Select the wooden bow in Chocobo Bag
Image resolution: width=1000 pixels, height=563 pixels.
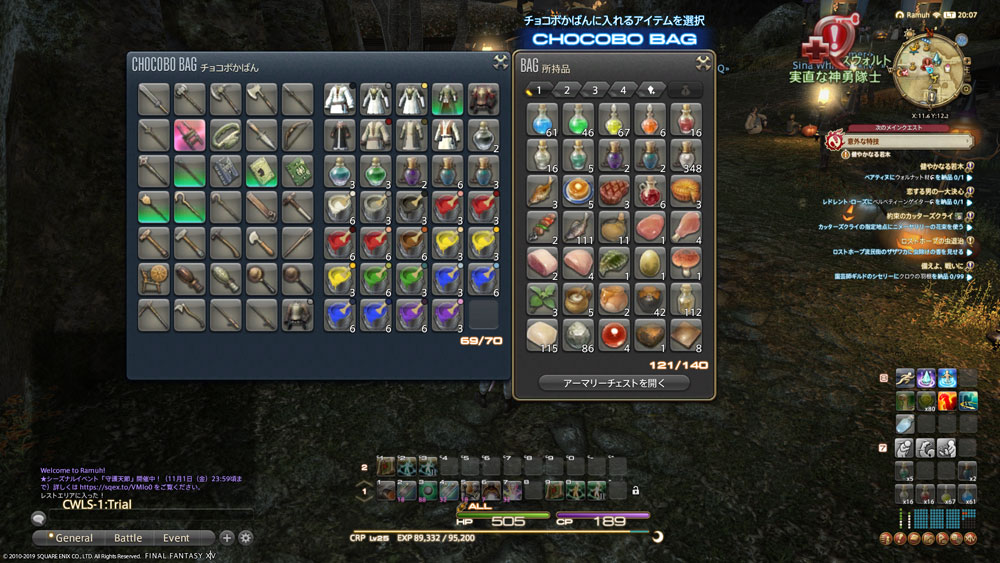(x=297, y=134)
